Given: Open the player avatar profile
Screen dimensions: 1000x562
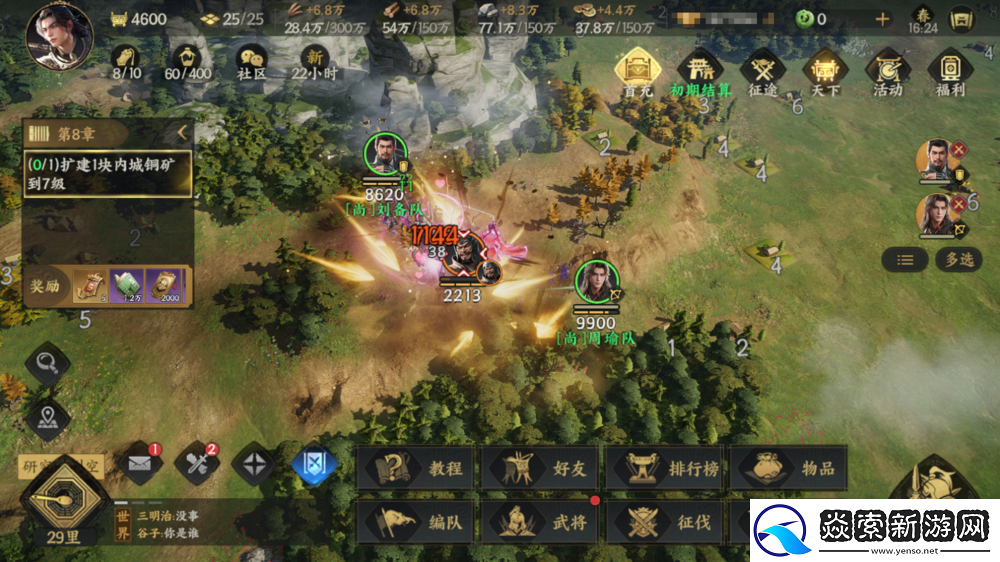Looking at the screenshot, I should (x=58, y=37).
